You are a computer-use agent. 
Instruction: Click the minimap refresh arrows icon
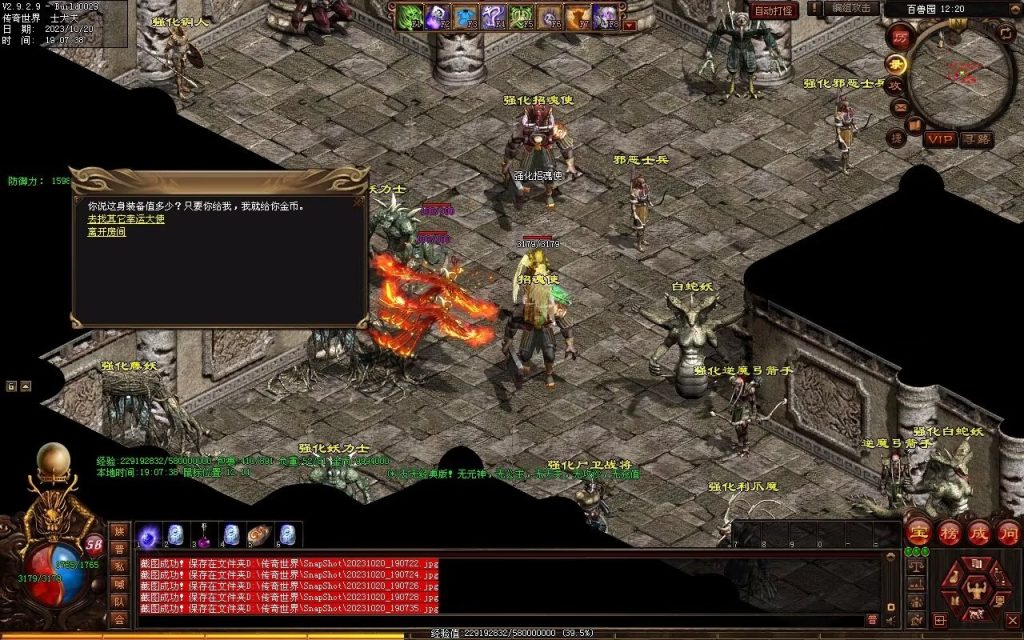pyautogui.click(x=1007, y=34)
